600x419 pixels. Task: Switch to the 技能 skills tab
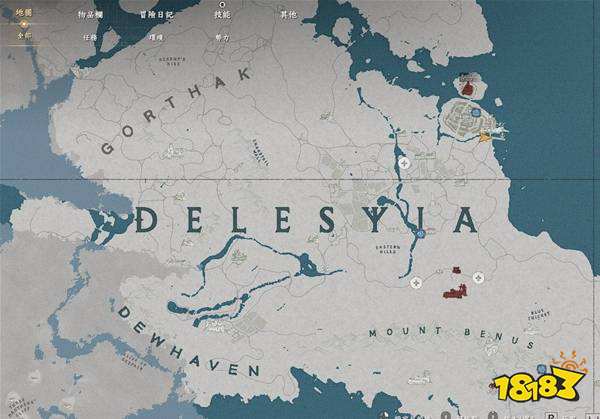click(x=222, y=16)
